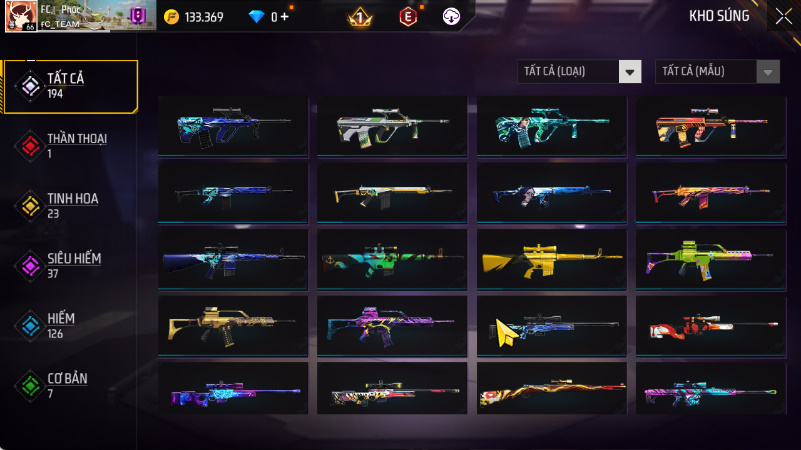
Task: Add diamonds with the plus button
Action: click(285, 17)
